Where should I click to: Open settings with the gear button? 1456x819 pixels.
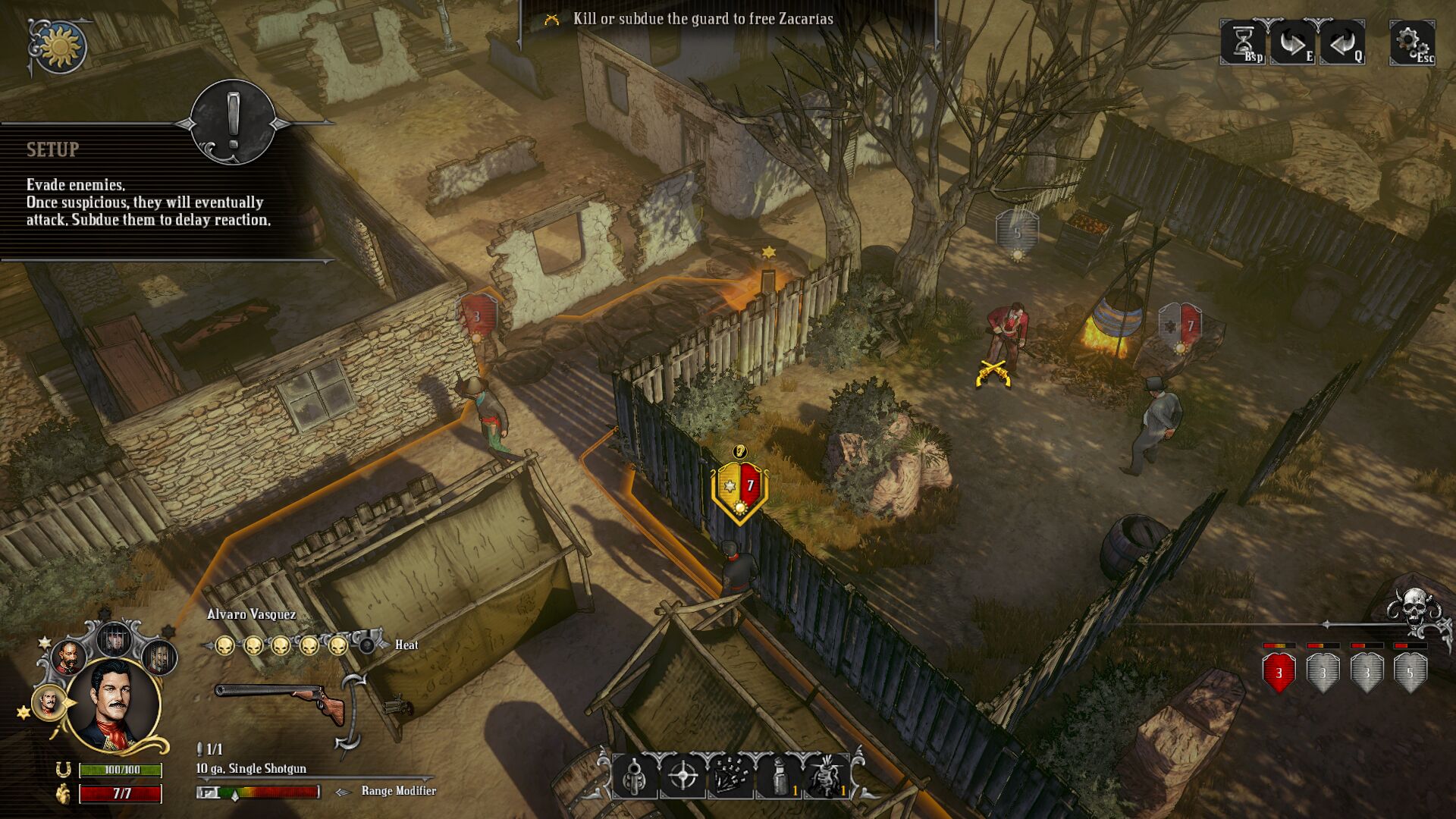coord(1411,42)
